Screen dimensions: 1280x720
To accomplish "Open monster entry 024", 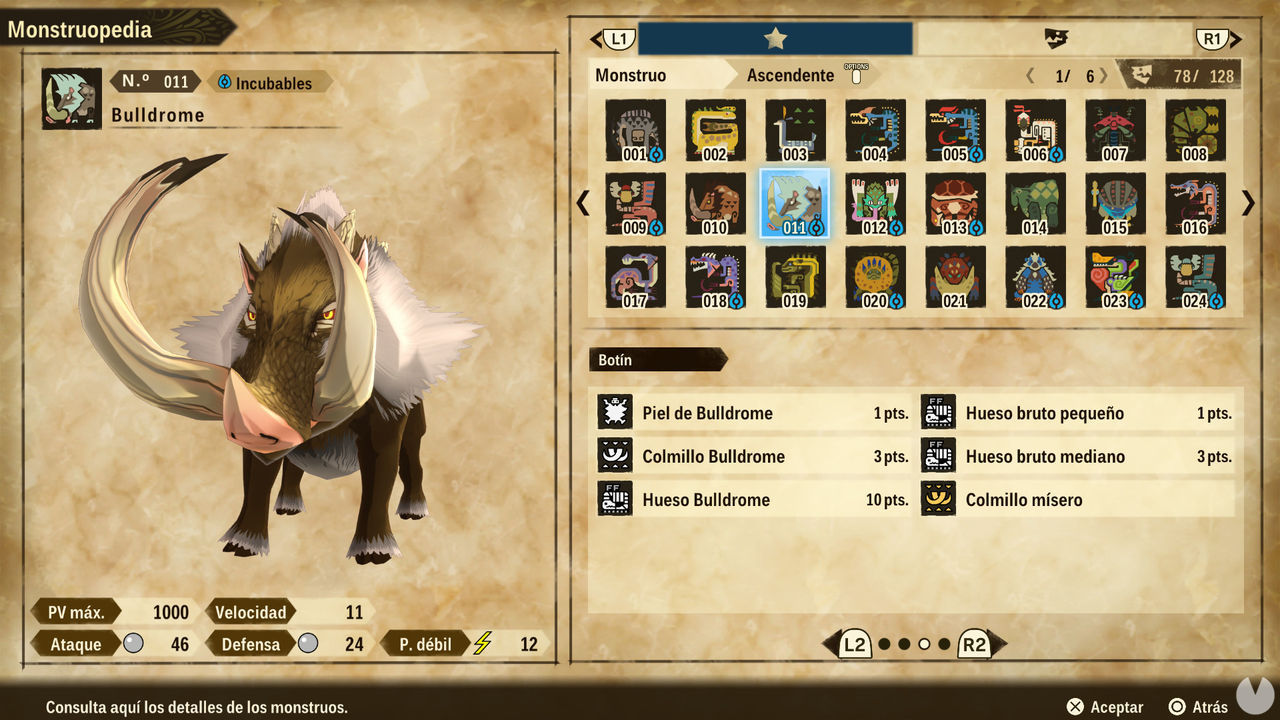I will click(x=1195, y=277).
